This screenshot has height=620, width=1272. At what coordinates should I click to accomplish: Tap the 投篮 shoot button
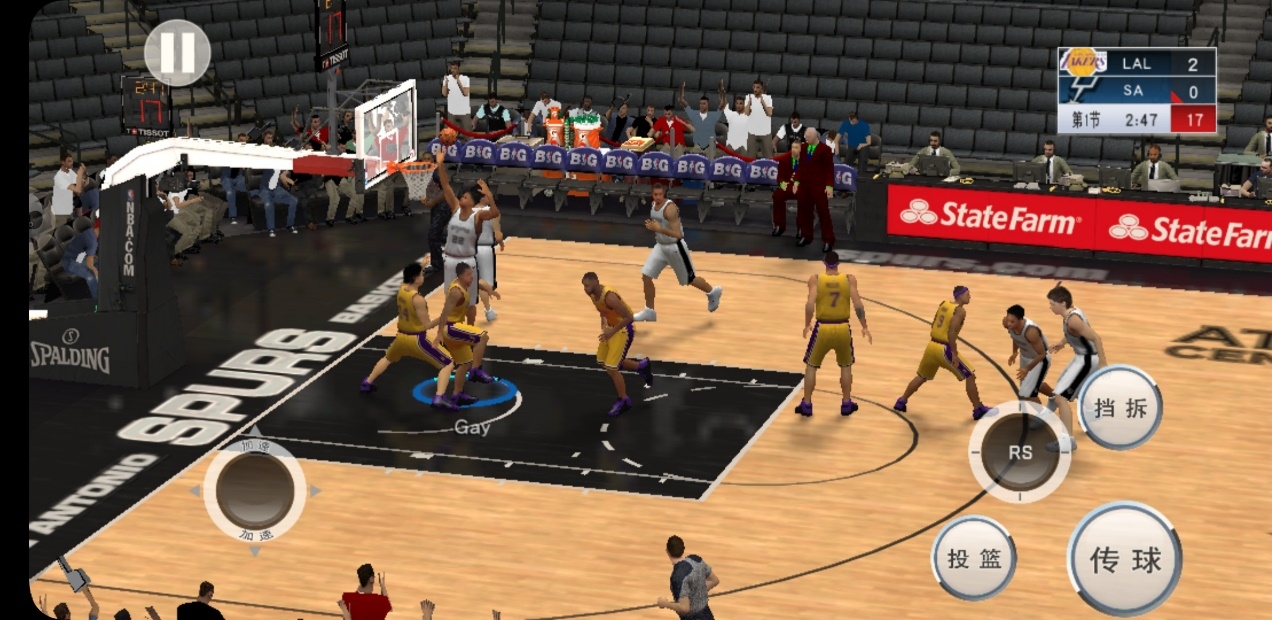974,558
